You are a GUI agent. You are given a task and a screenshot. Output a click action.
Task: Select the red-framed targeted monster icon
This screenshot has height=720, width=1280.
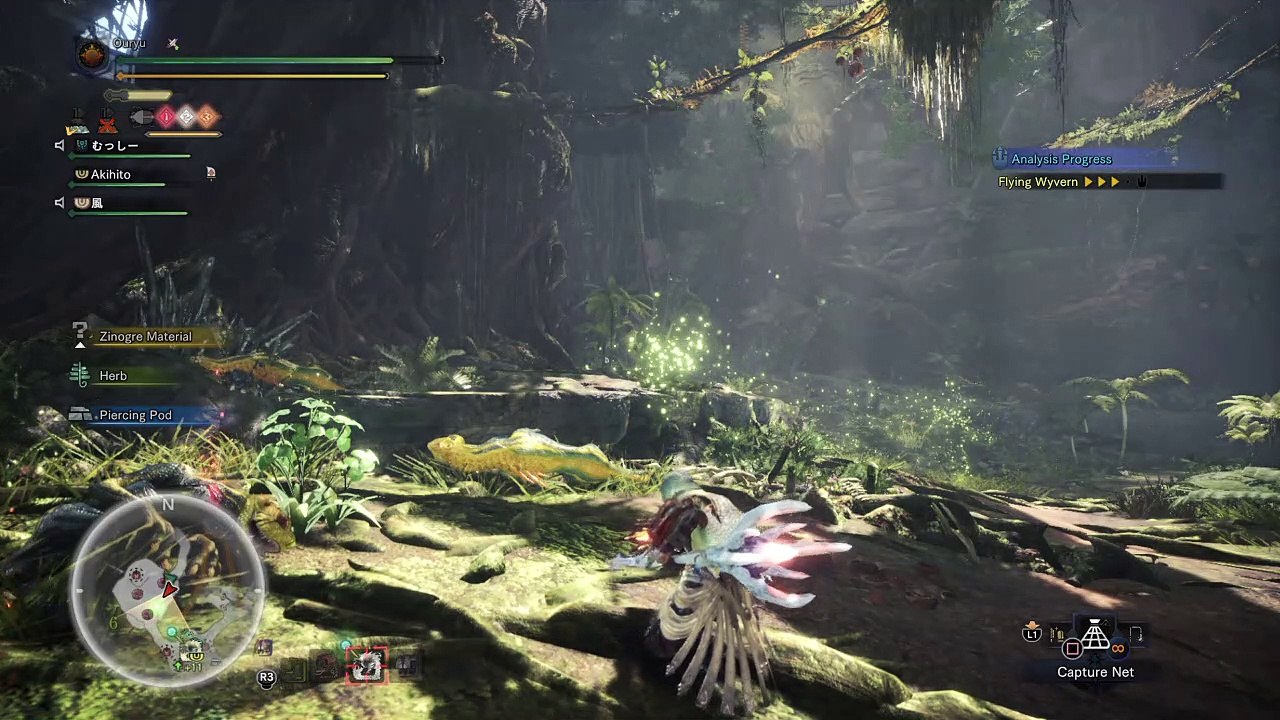point(366,665)
